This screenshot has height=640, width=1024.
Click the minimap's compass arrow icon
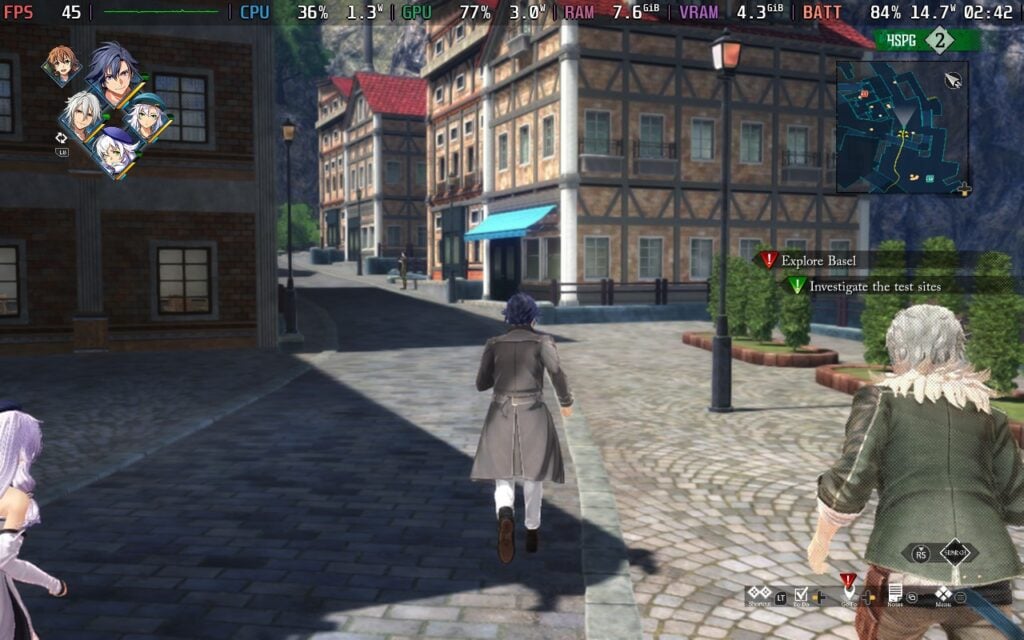(952, 79)
